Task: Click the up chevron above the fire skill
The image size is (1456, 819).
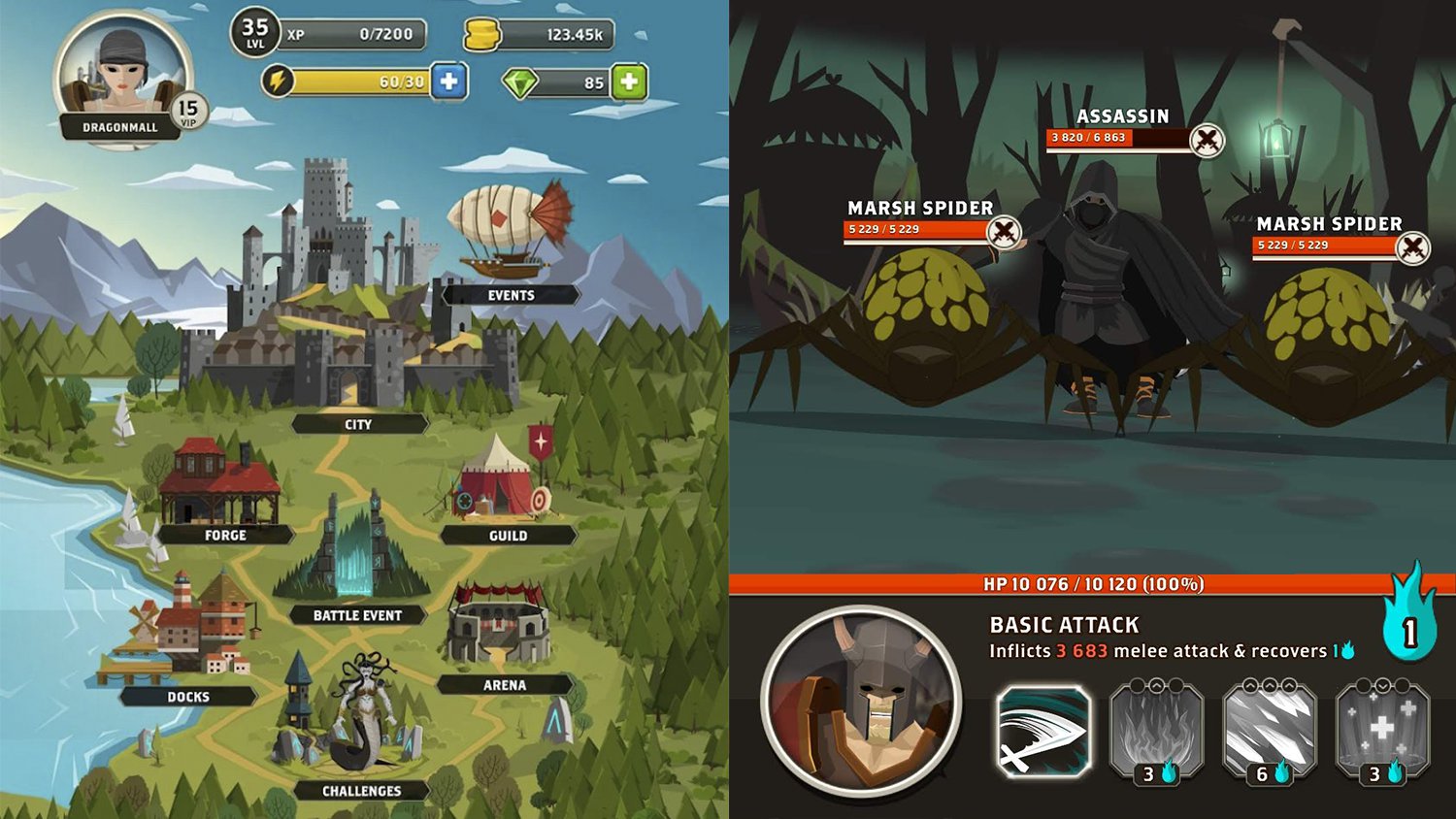Action: coord(1156,685)
